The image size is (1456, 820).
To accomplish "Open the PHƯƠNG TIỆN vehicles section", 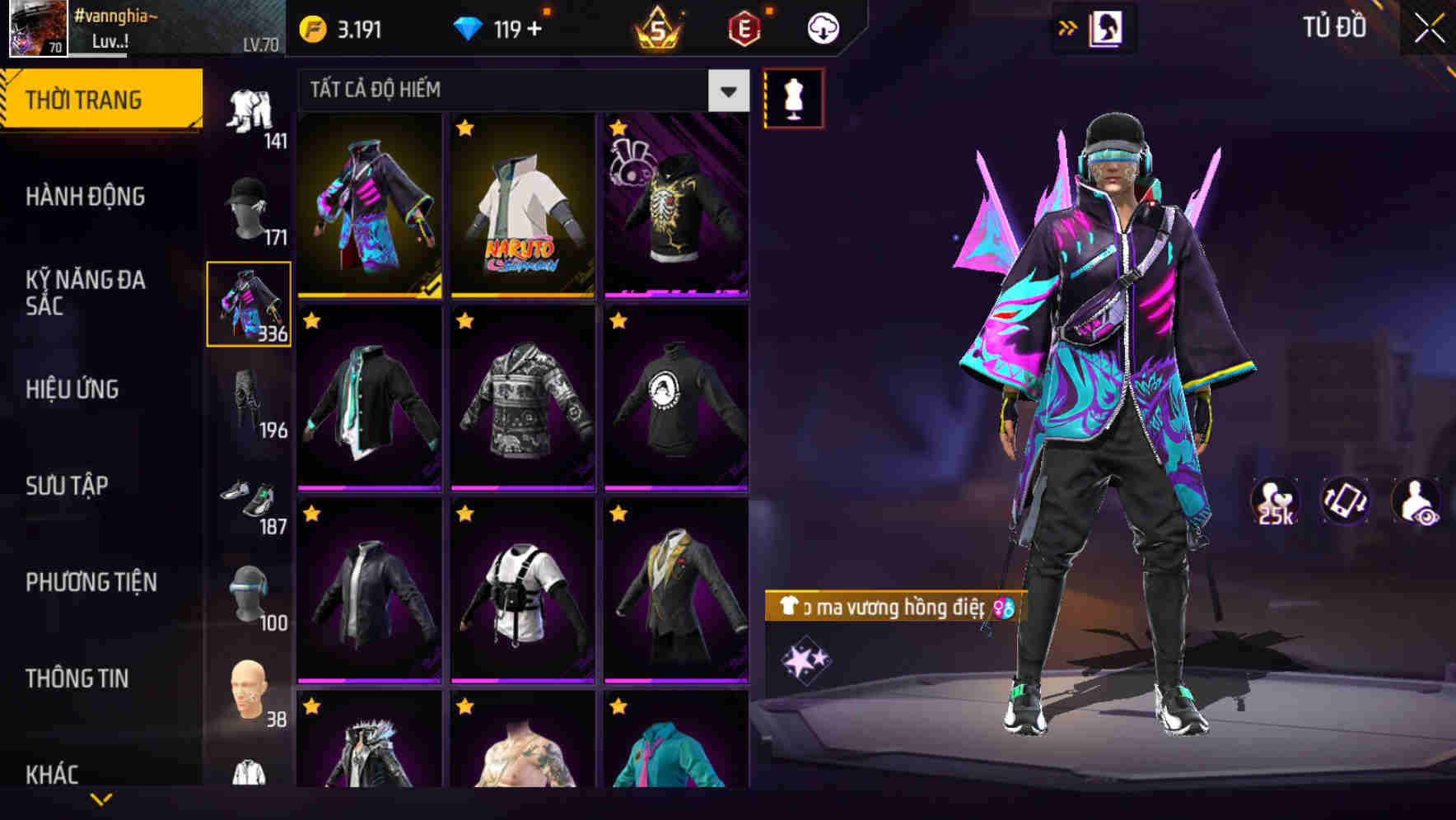I will [x=91, y=582].
